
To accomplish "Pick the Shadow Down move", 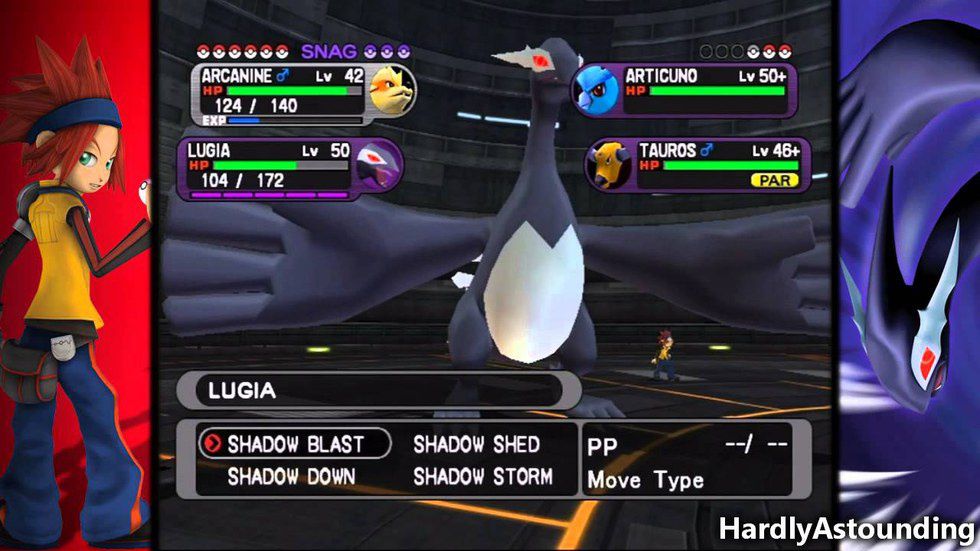I will click(291, 477).
